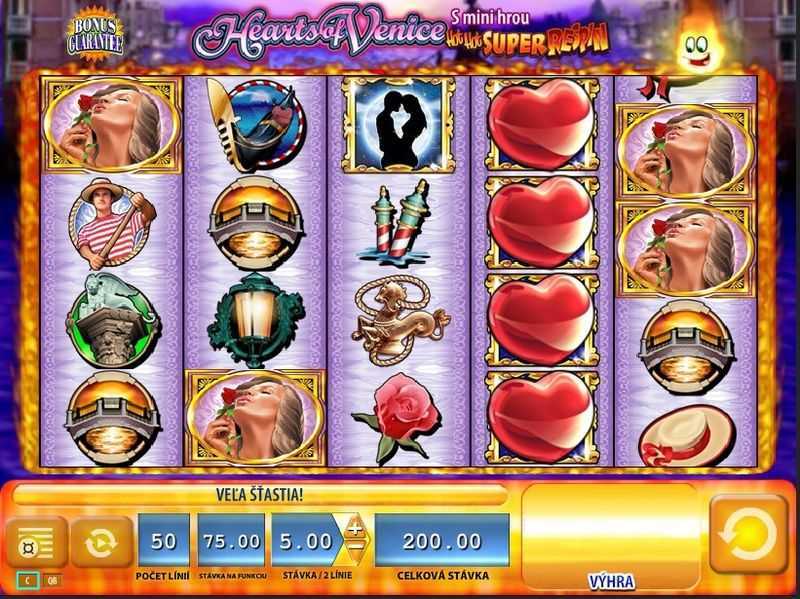Open the paytable menu button
Viewport: 800px width, 599px height.
pos(35,541)
